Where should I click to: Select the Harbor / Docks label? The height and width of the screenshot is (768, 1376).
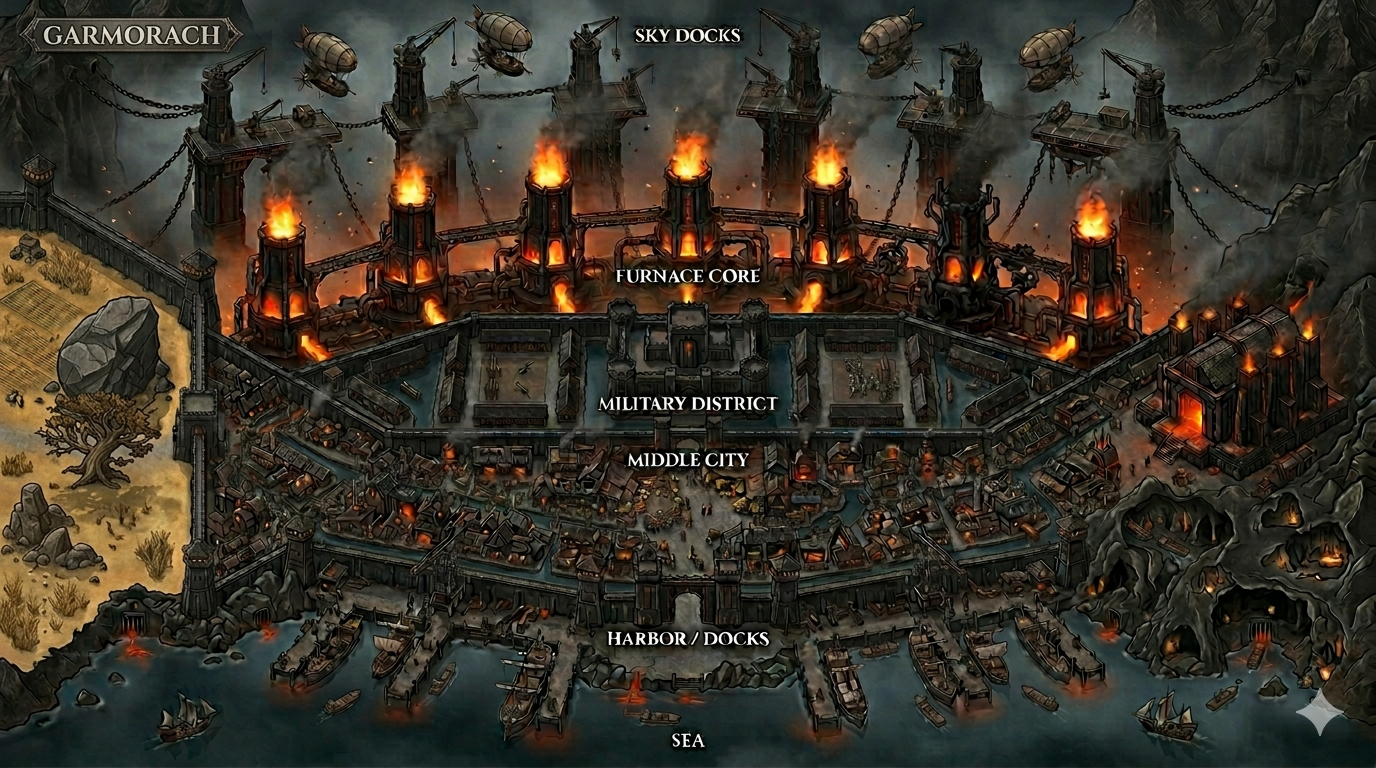[687, 638]
